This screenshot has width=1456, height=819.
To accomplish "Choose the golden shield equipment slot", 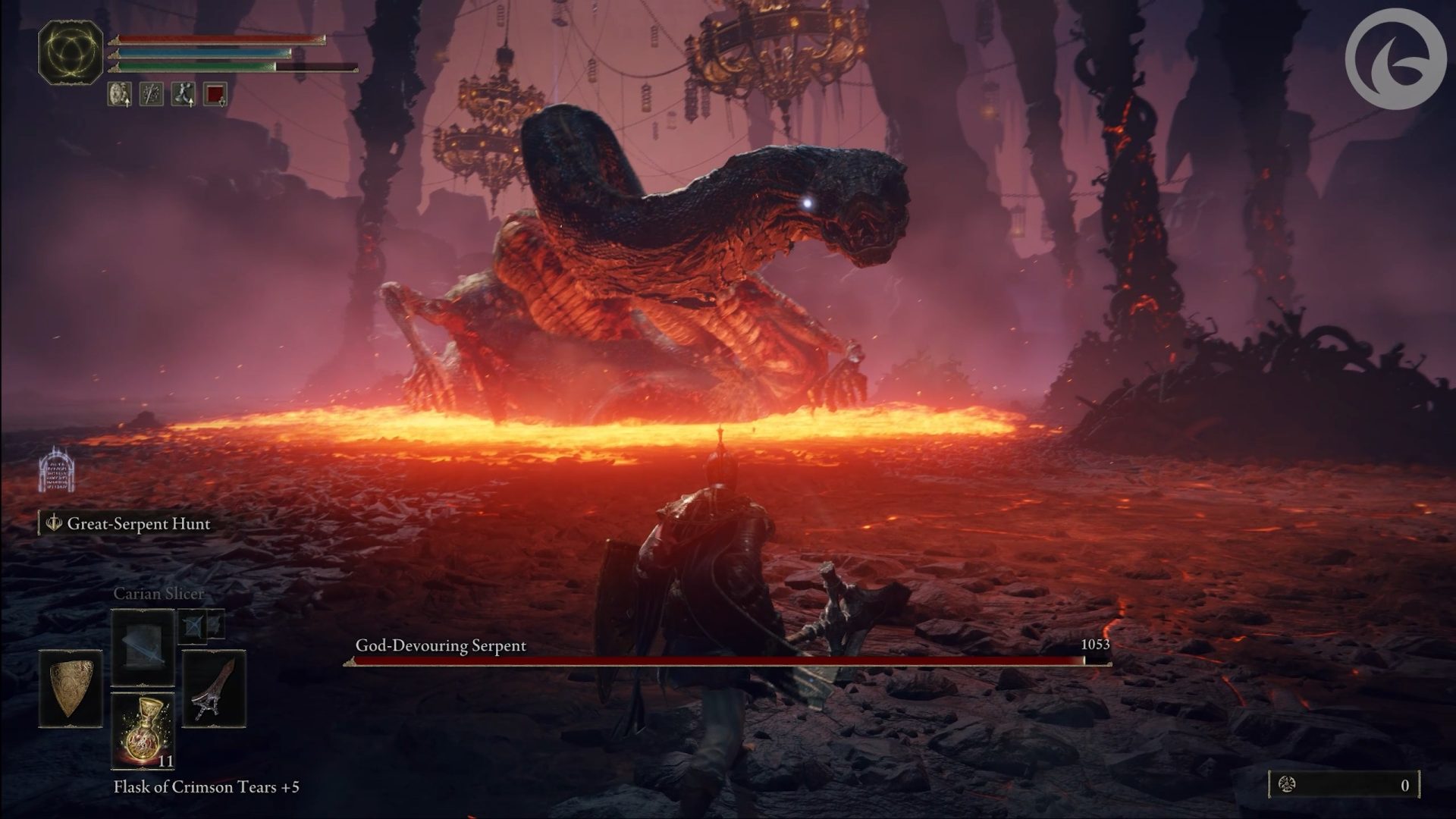I will pyautogui.click(x=71, y=688).
